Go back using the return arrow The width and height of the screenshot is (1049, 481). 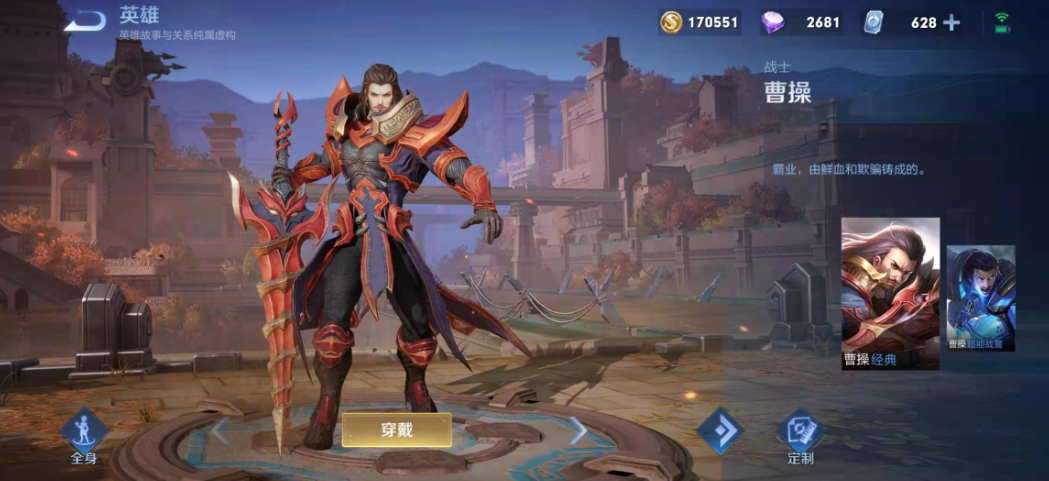click(85, 20)
